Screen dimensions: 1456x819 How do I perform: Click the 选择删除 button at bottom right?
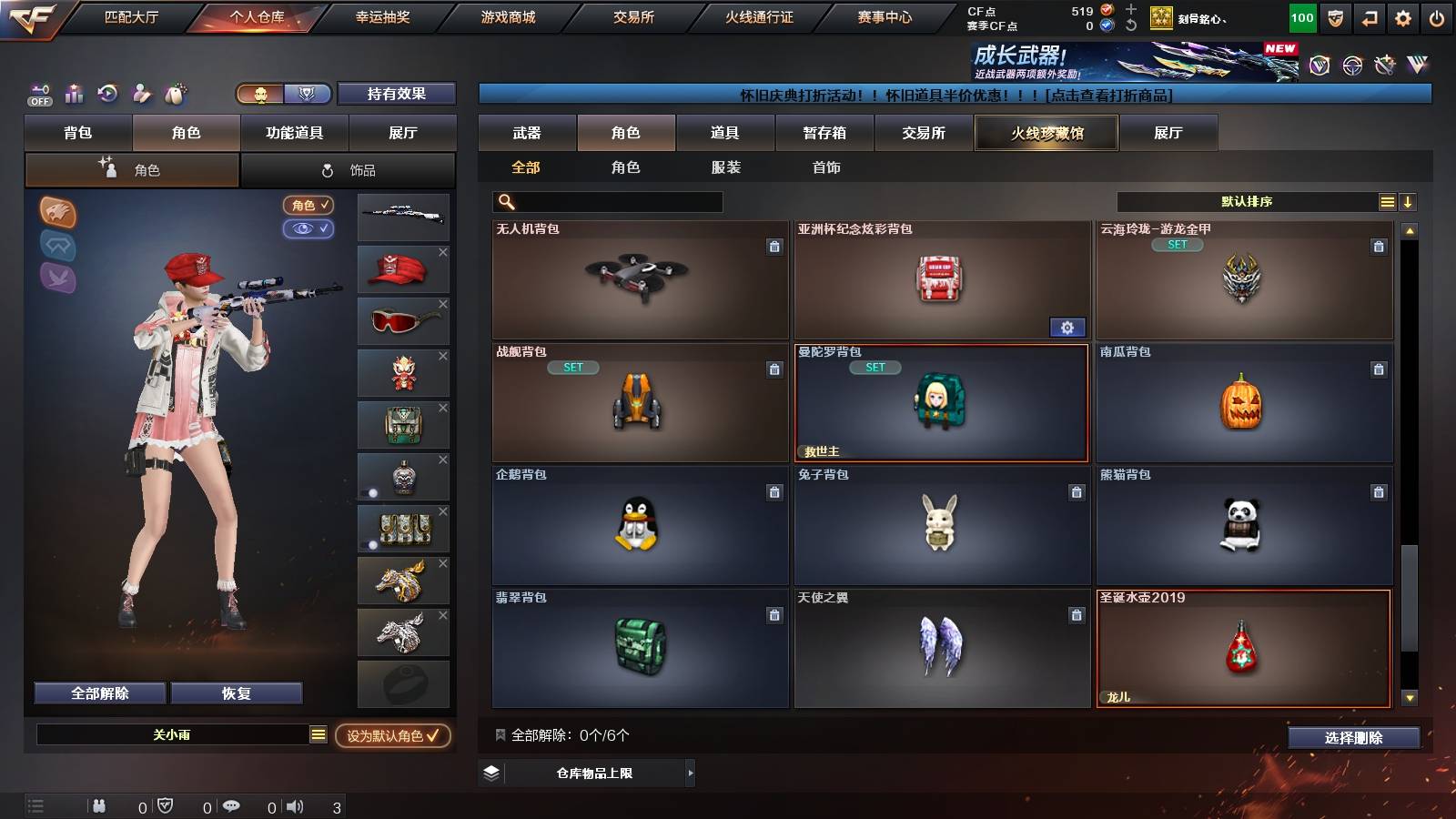[x=1354, y=738]
